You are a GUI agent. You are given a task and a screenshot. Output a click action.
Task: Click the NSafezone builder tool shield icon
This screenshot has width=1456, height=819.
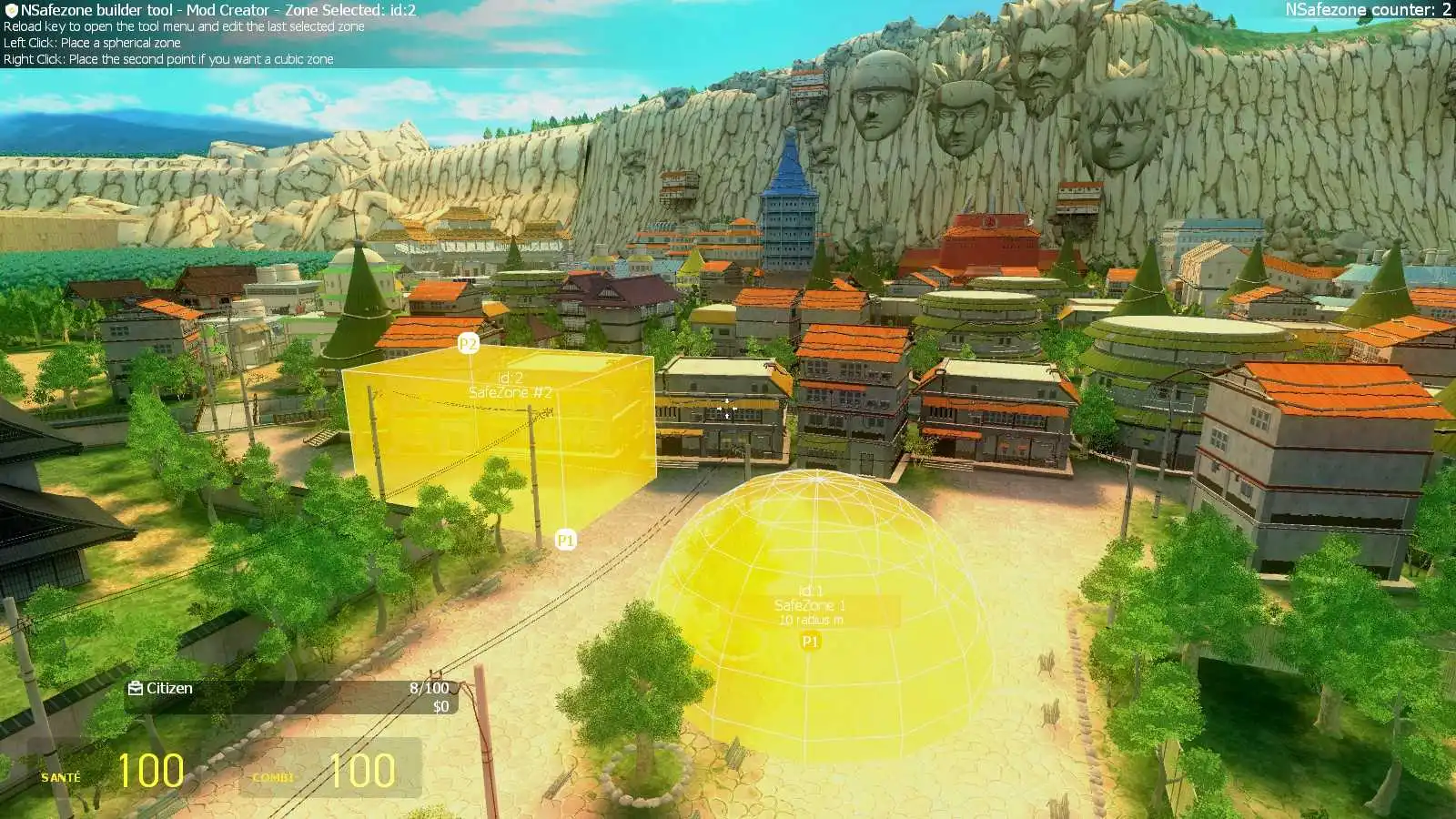point(13,8)
